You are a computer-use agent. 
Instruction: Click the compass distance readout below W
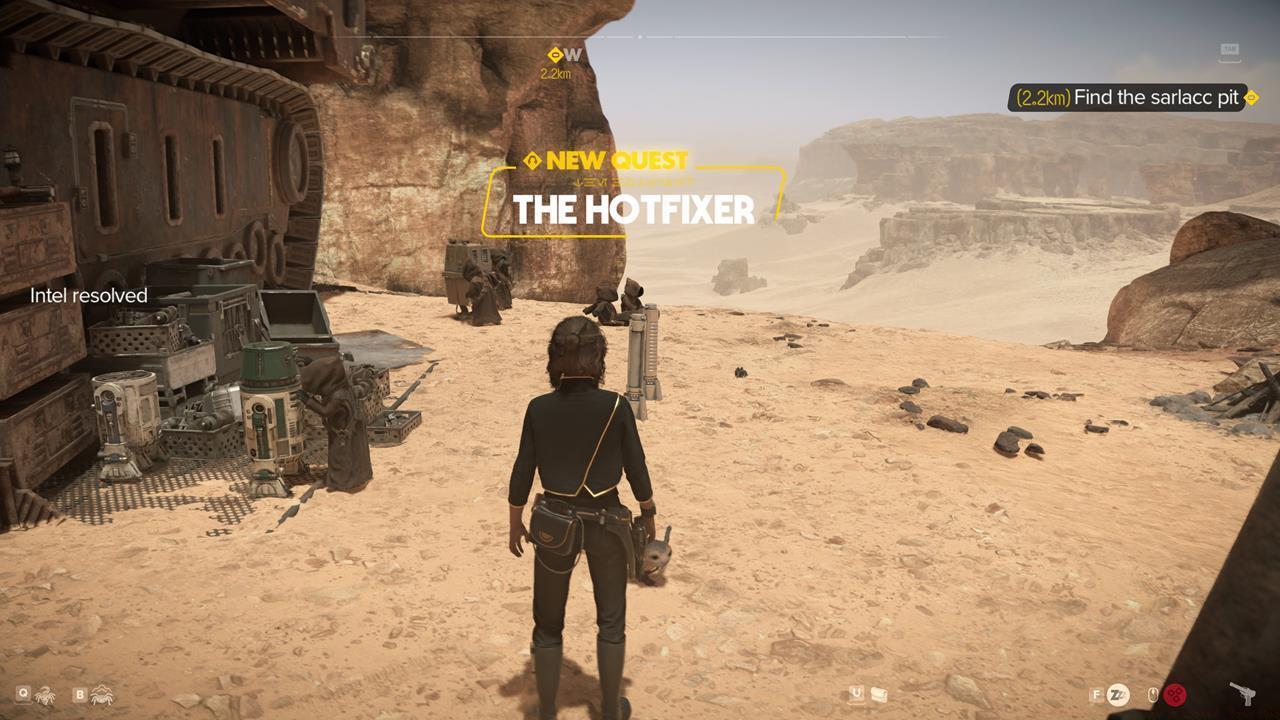(554, 73)
